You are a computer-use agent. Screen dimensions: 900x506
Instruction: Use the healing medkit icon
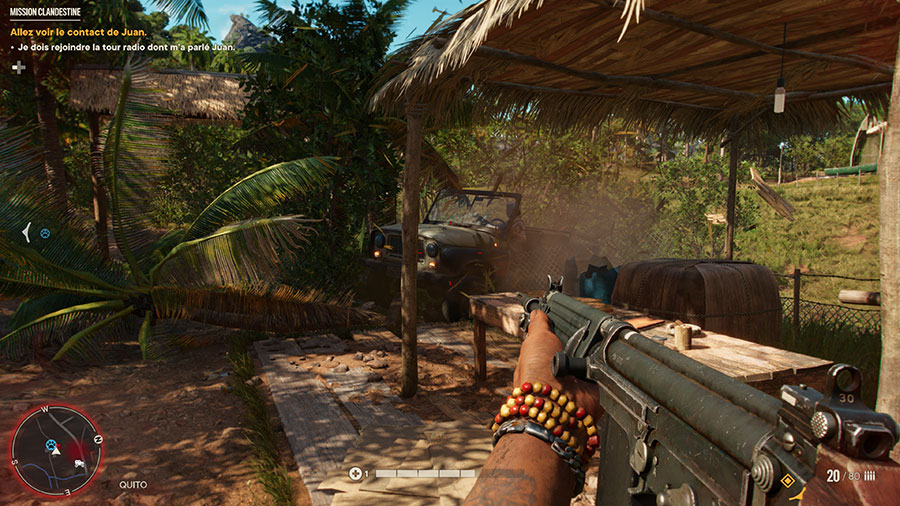point(356,473)
